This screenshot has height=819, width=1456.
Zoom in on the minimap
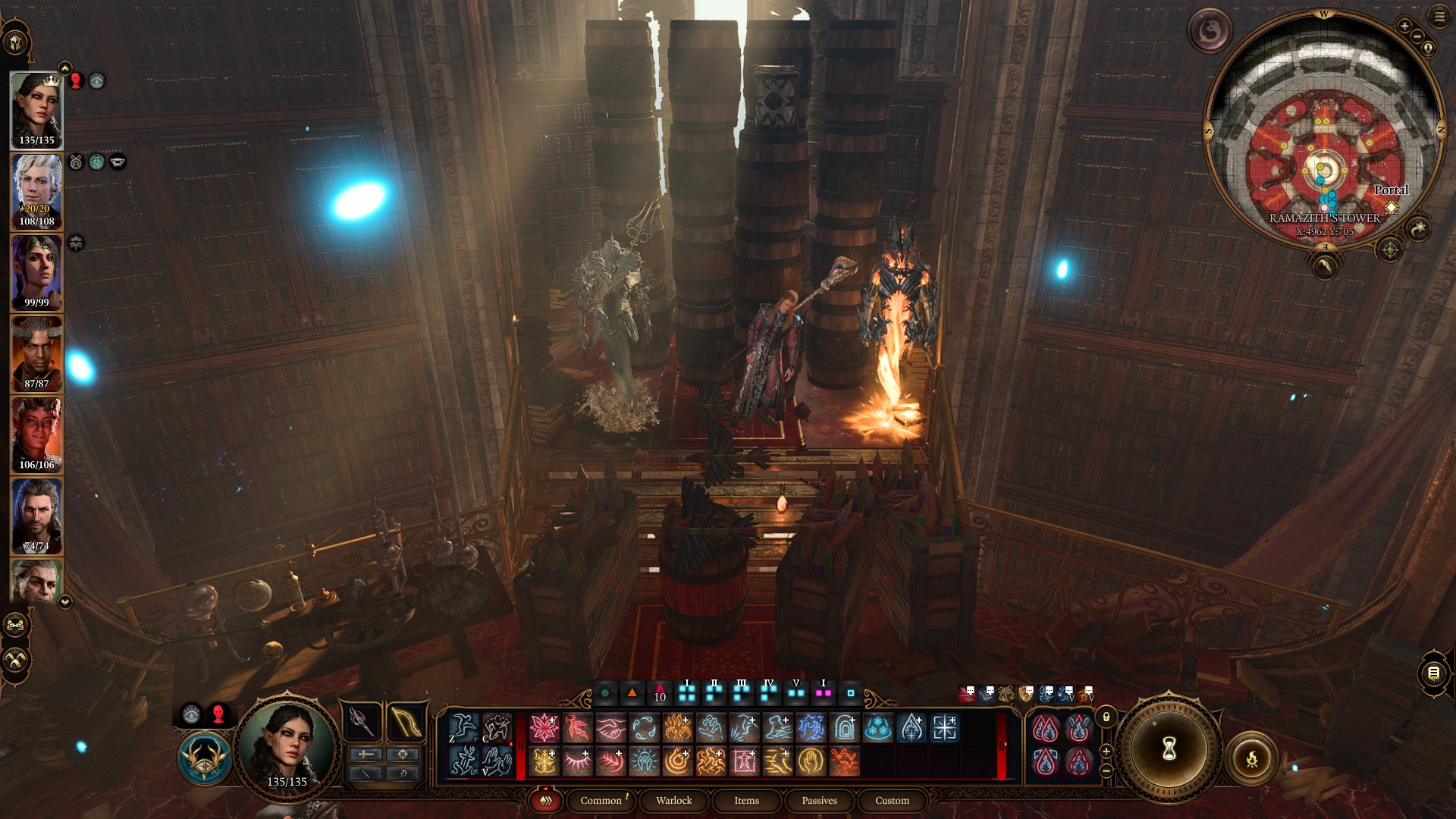point(1404,26)
